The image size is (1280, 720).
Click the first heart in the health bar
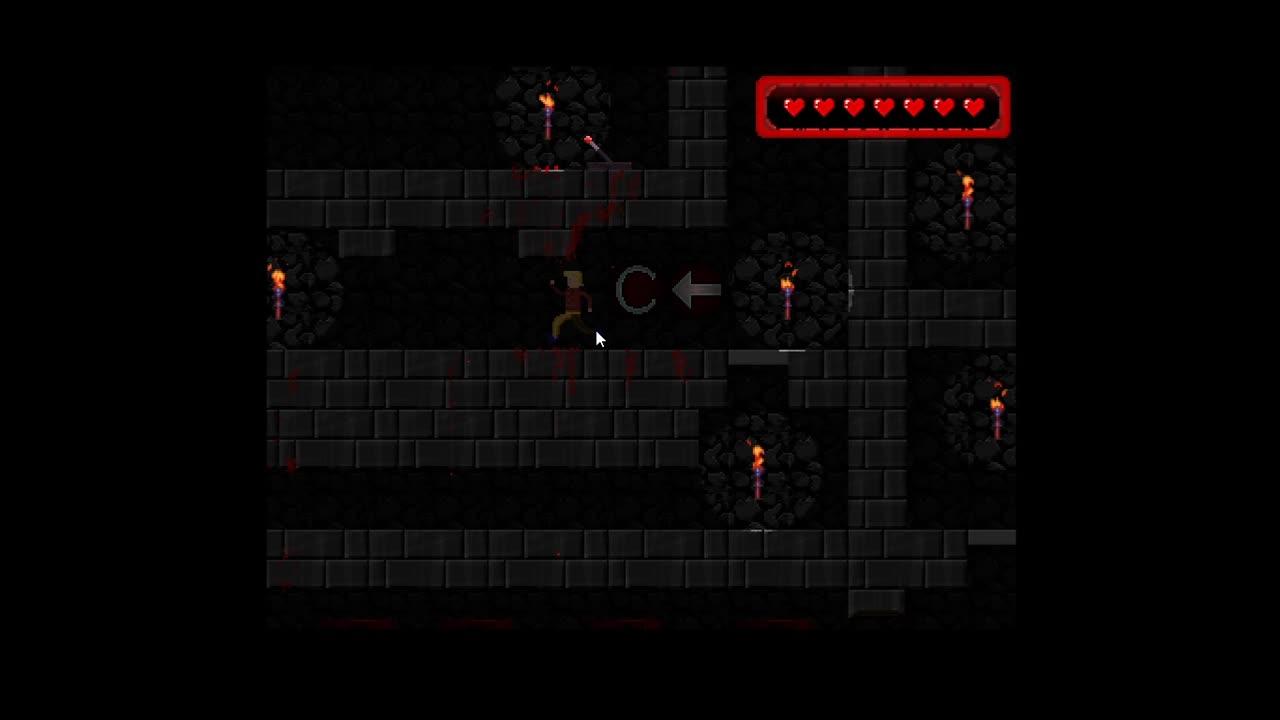click(x=794, y=107)
